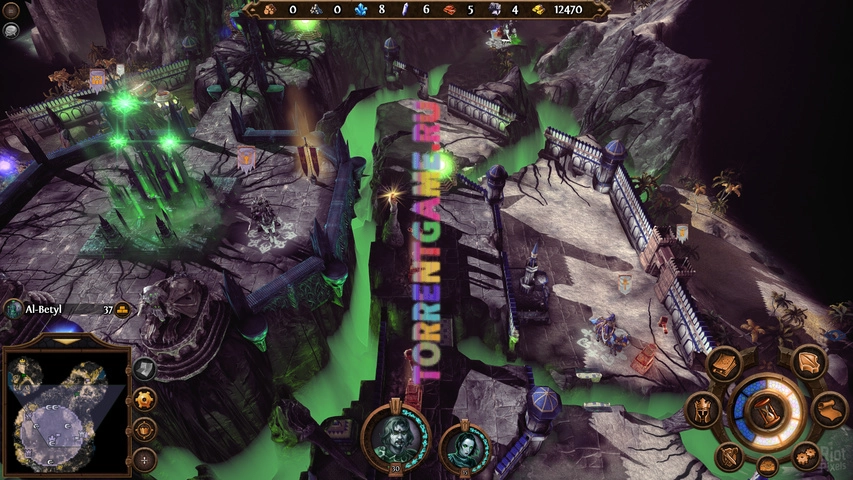Click the plus minimap button
Image resolution: width=853 pixels, height=480 pixels.
145,460
